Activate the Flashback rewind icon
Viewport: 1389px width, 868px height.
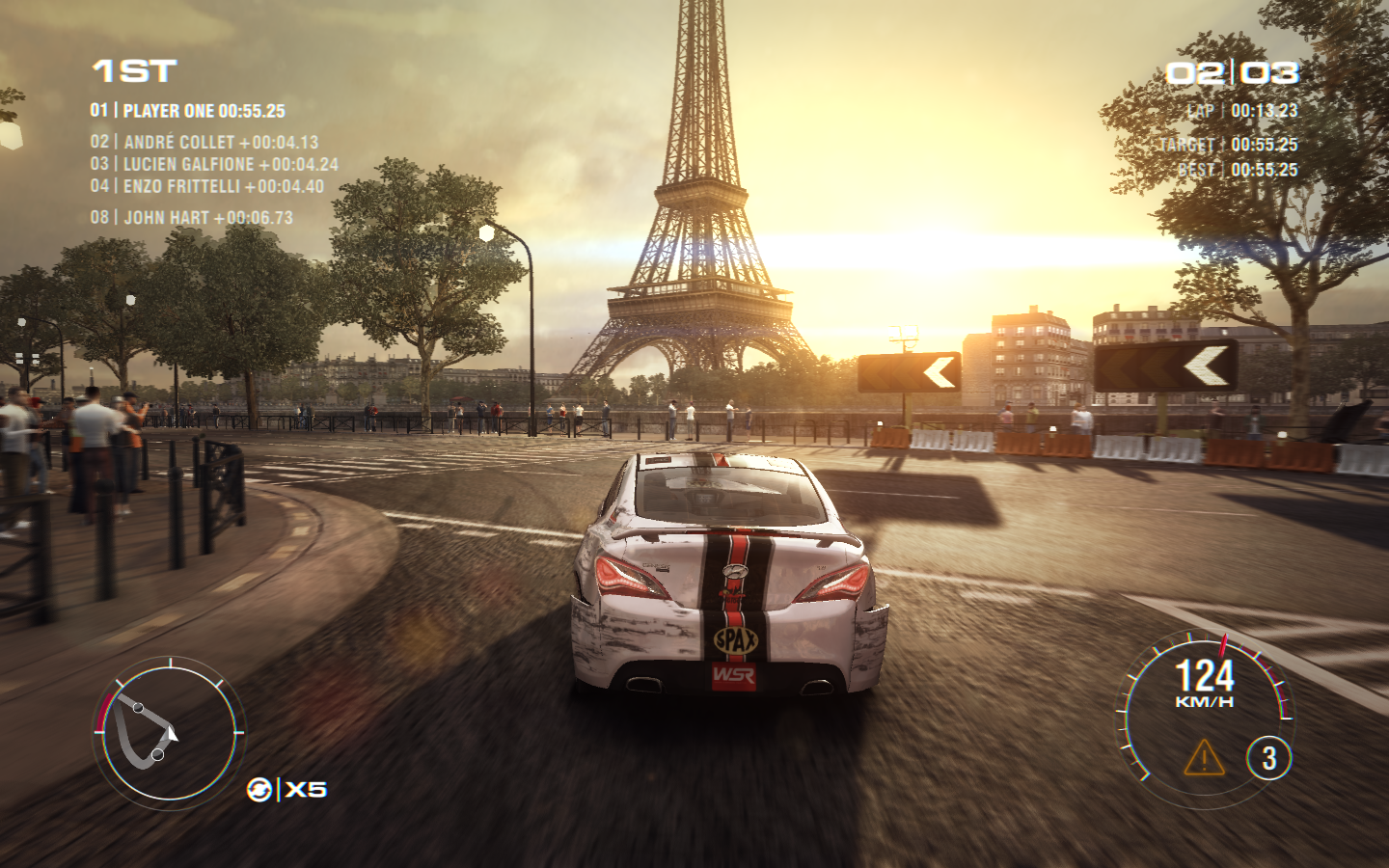(x=259, y=790)
